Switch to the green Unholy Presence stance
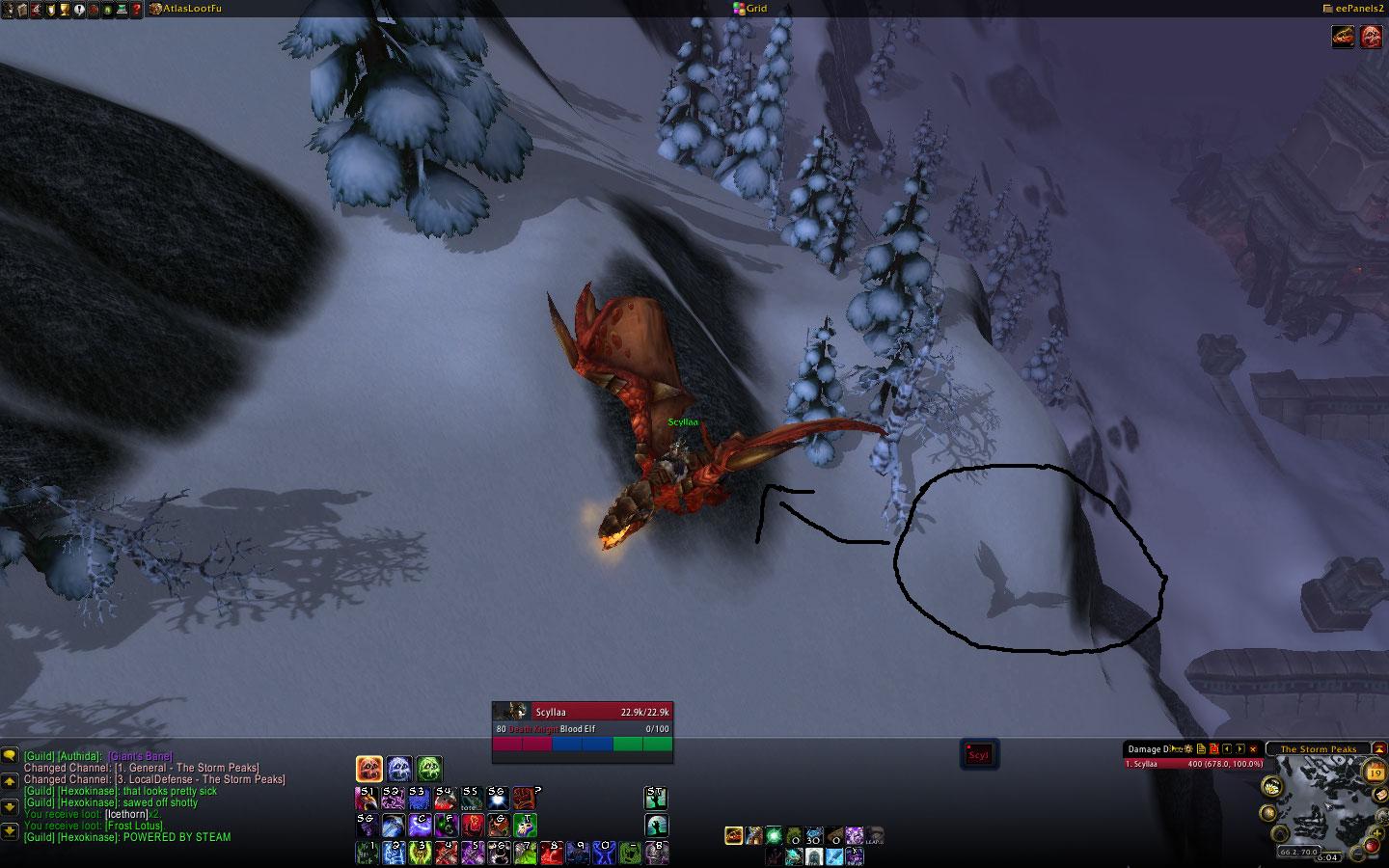The height and width of the screenshot is (868, 1389). click(x=429, y=769)
